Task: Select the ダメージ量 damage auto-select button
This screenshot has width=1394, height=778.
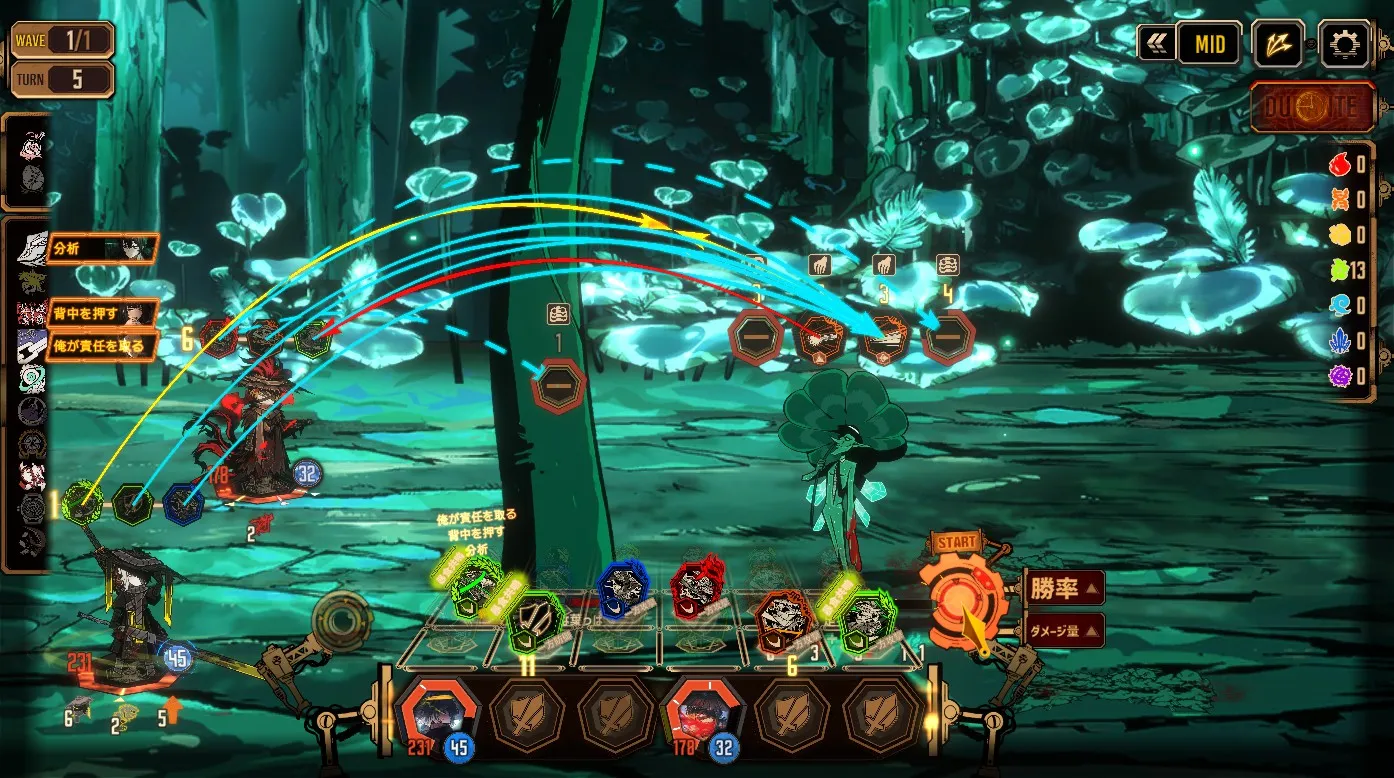Action: coord(1065,630)
